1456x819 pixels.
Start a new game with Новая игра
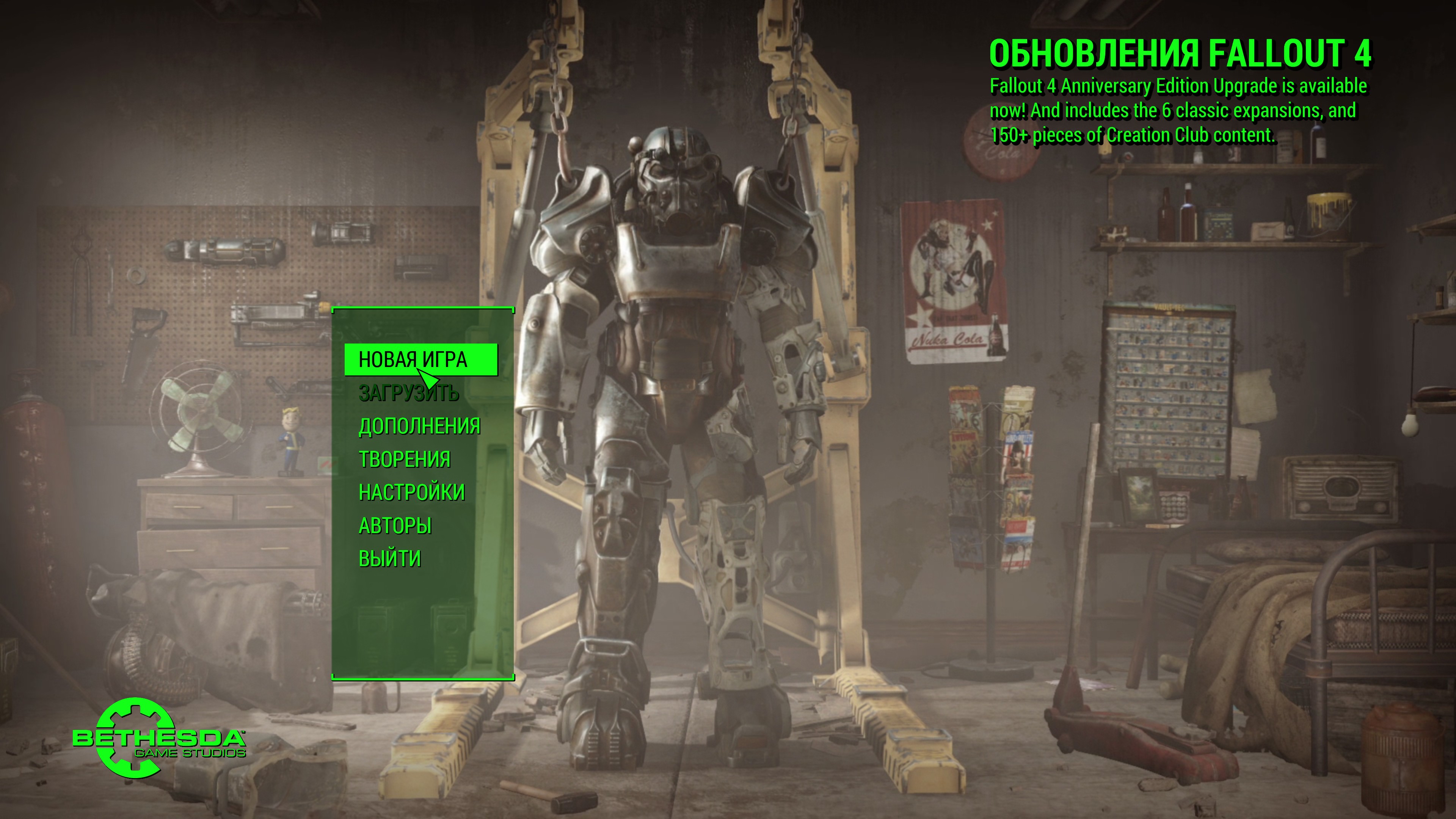point(413,359)
